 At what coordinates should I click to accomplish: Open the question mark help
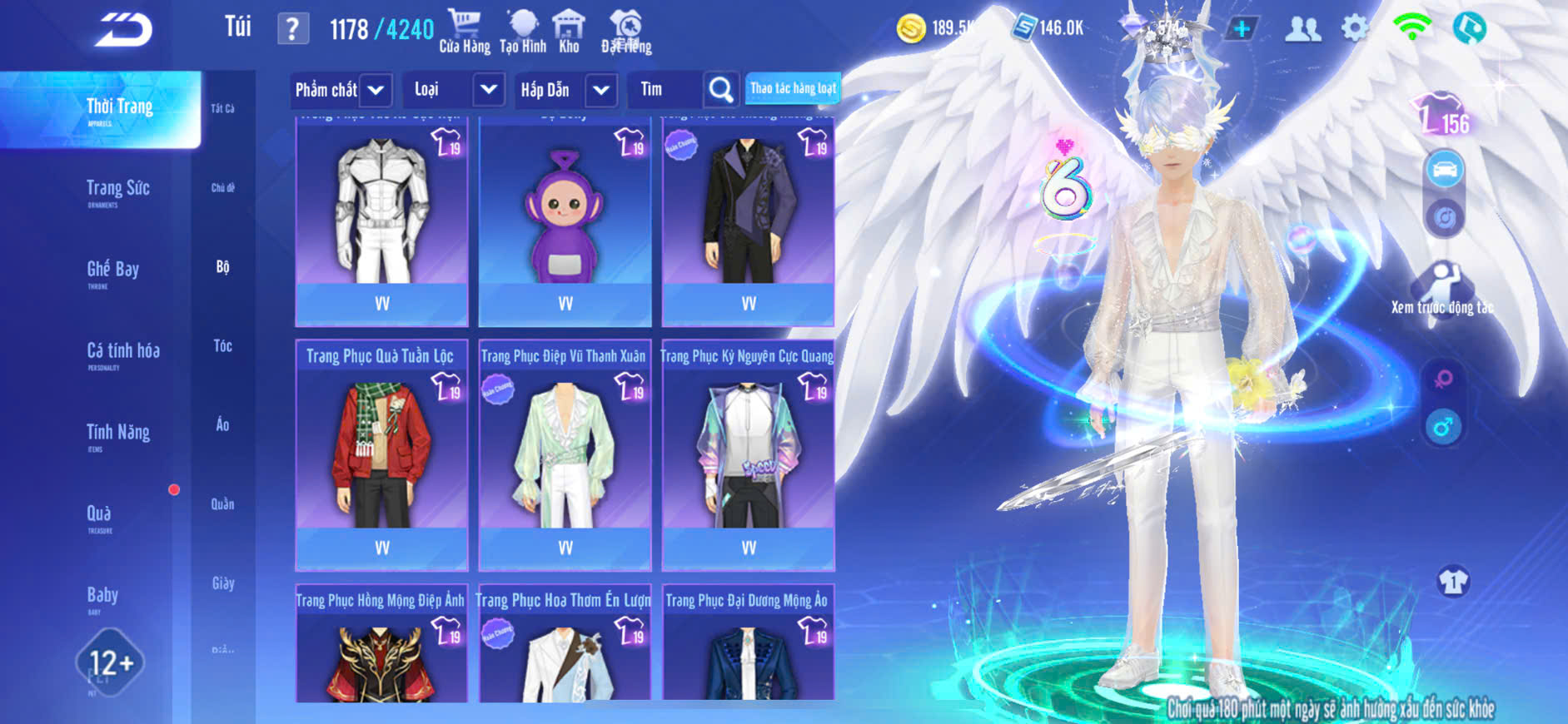tap(292, 29)
